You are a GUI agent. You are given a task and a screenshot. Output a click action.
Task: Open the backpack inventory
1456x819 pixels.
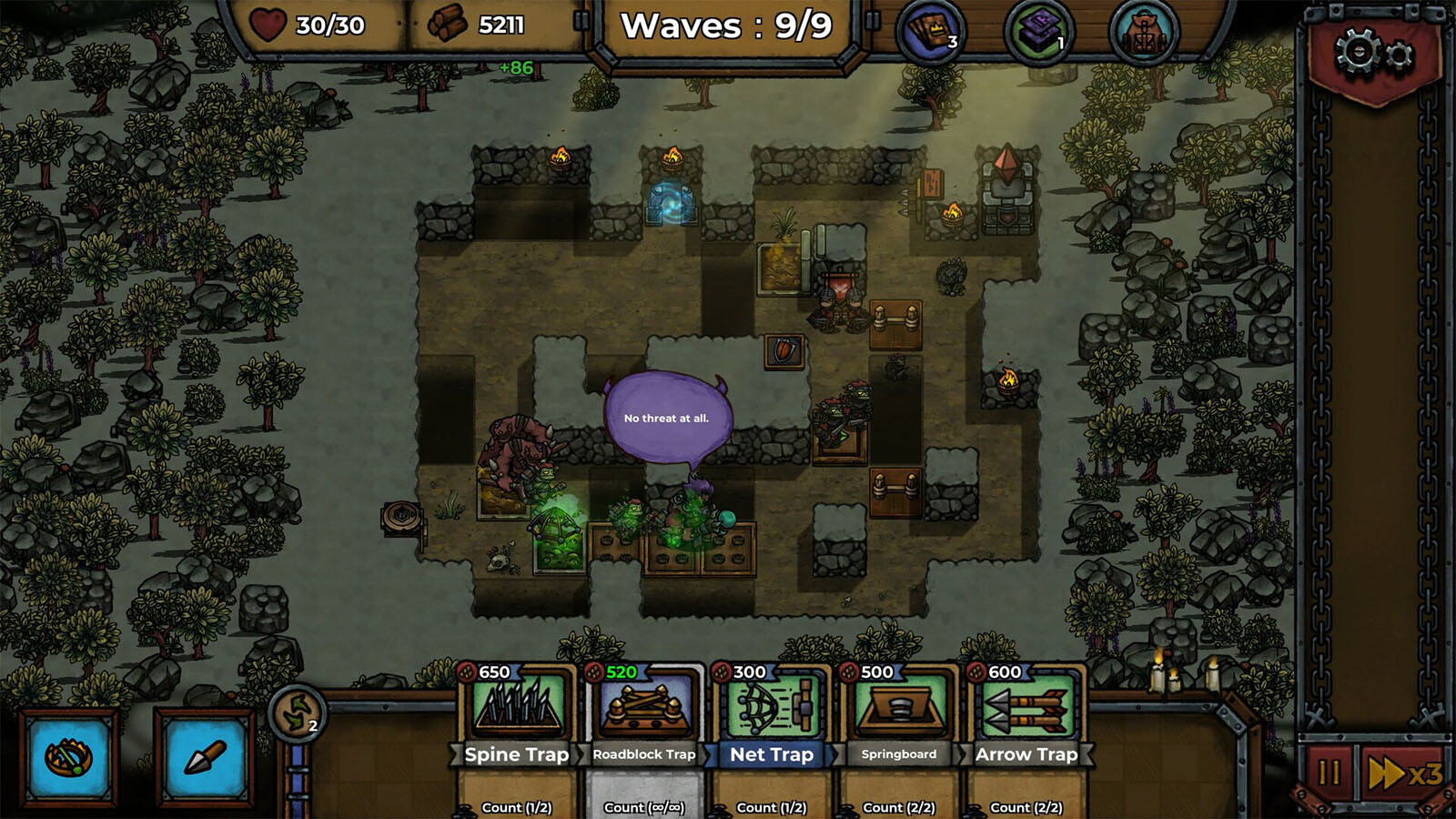coord(1144,34)
